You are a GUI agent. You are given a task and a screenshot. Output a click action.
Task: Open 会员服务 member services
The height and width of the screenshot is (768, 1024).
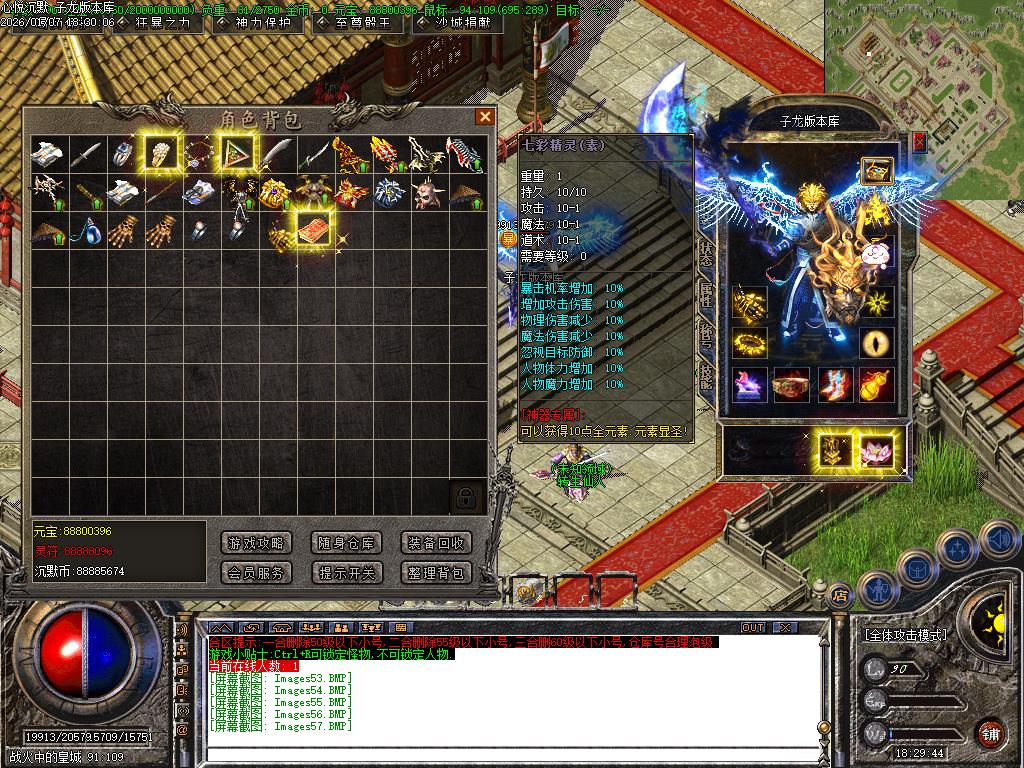tap(256, 573)
